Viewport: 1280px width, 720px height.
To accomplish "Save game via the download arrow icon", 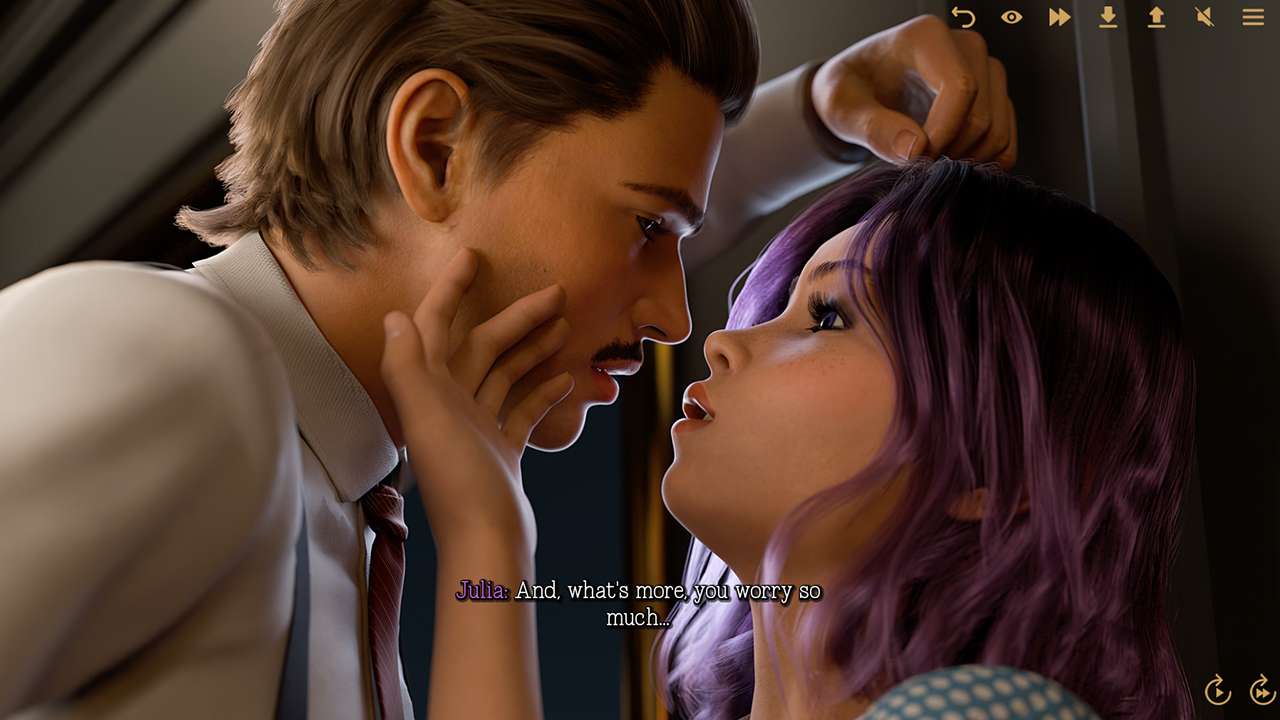I will 1108,17.
